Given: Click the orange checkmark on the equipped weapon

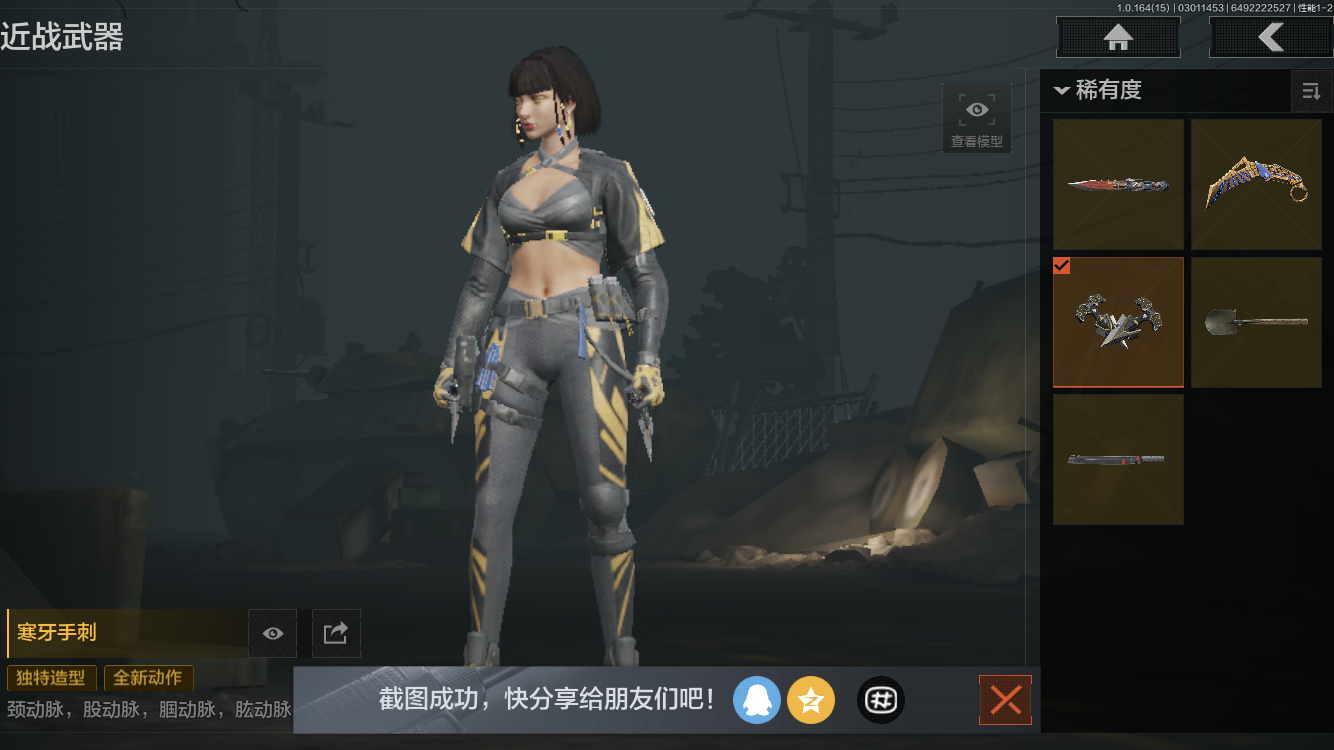Looking at the screenshot, I should (x=1062, y=266).
